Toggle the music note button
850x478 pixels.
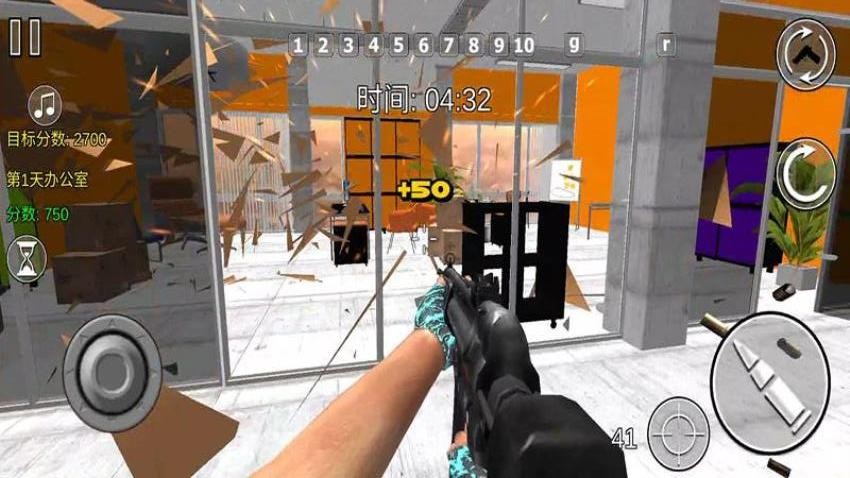tap(45, 103)
